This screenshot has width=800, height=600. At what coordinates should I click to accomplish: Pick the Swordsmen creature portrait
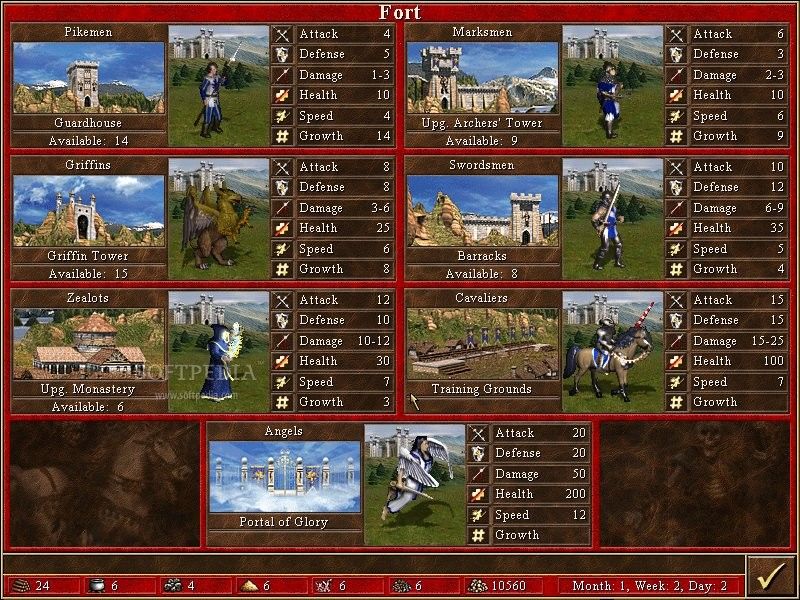[x=612, y=219]
